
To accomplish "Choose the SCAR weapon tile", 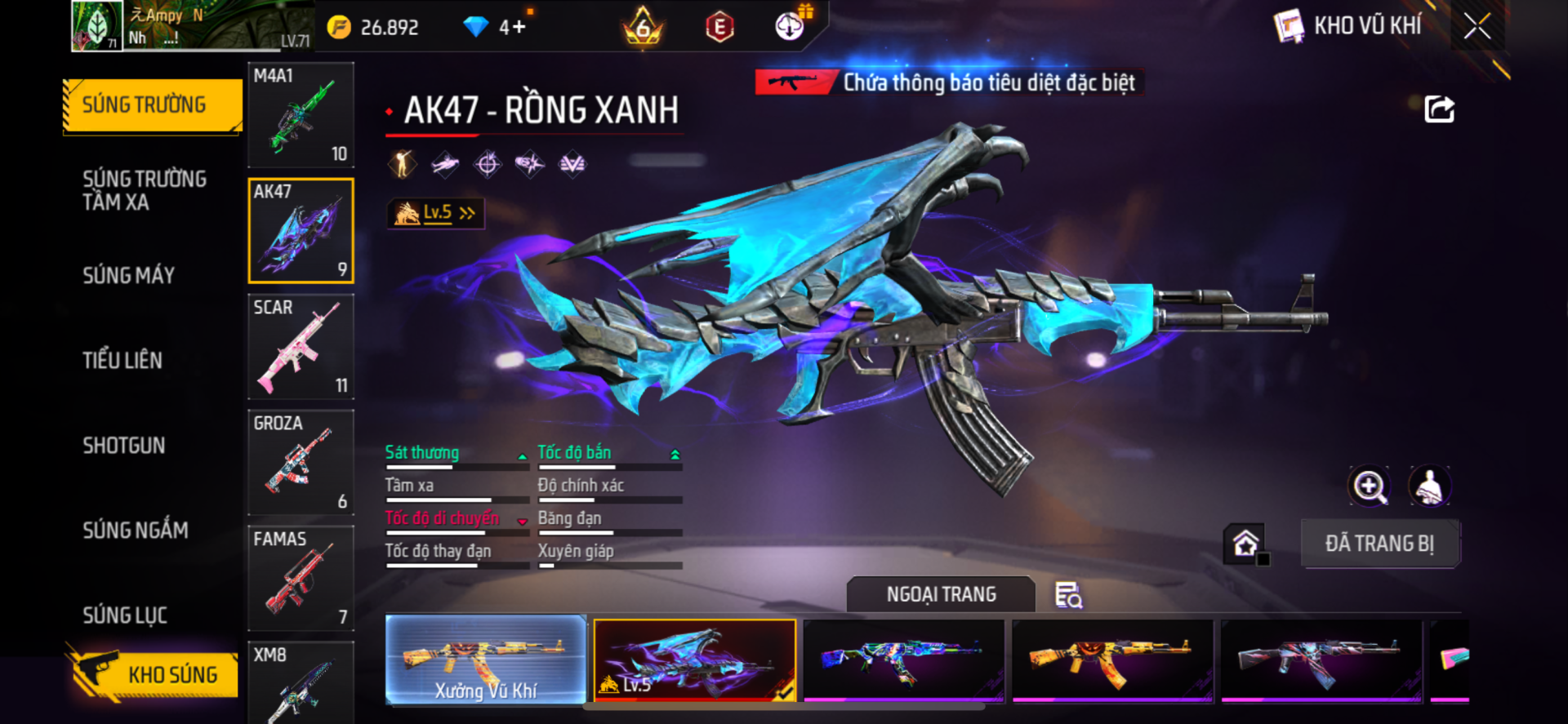I will coord(301,347).
